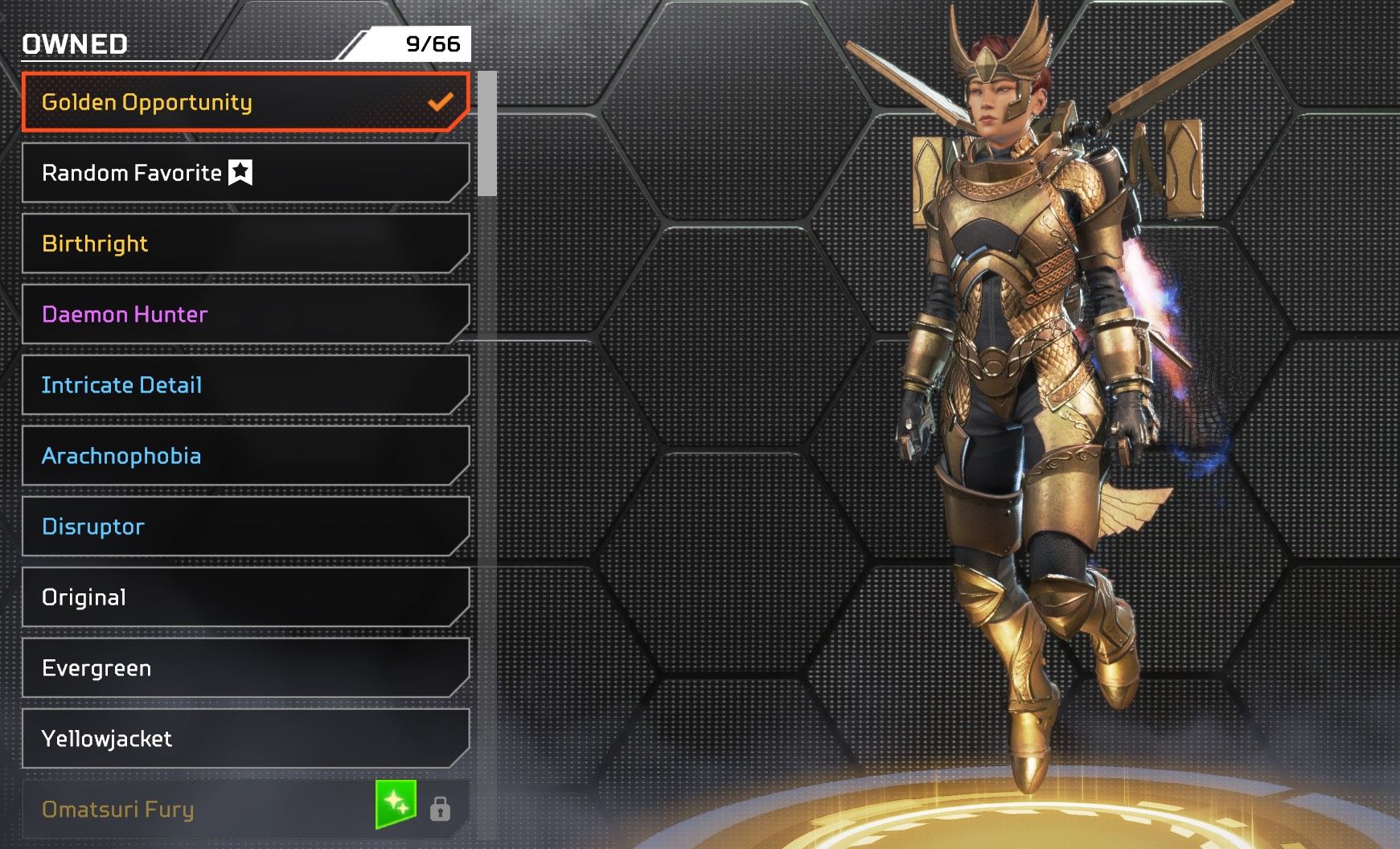Click the skin list scrollbar handle
Screen dimensions: 1400x849
pyautogui.click(x=487, y=134)
